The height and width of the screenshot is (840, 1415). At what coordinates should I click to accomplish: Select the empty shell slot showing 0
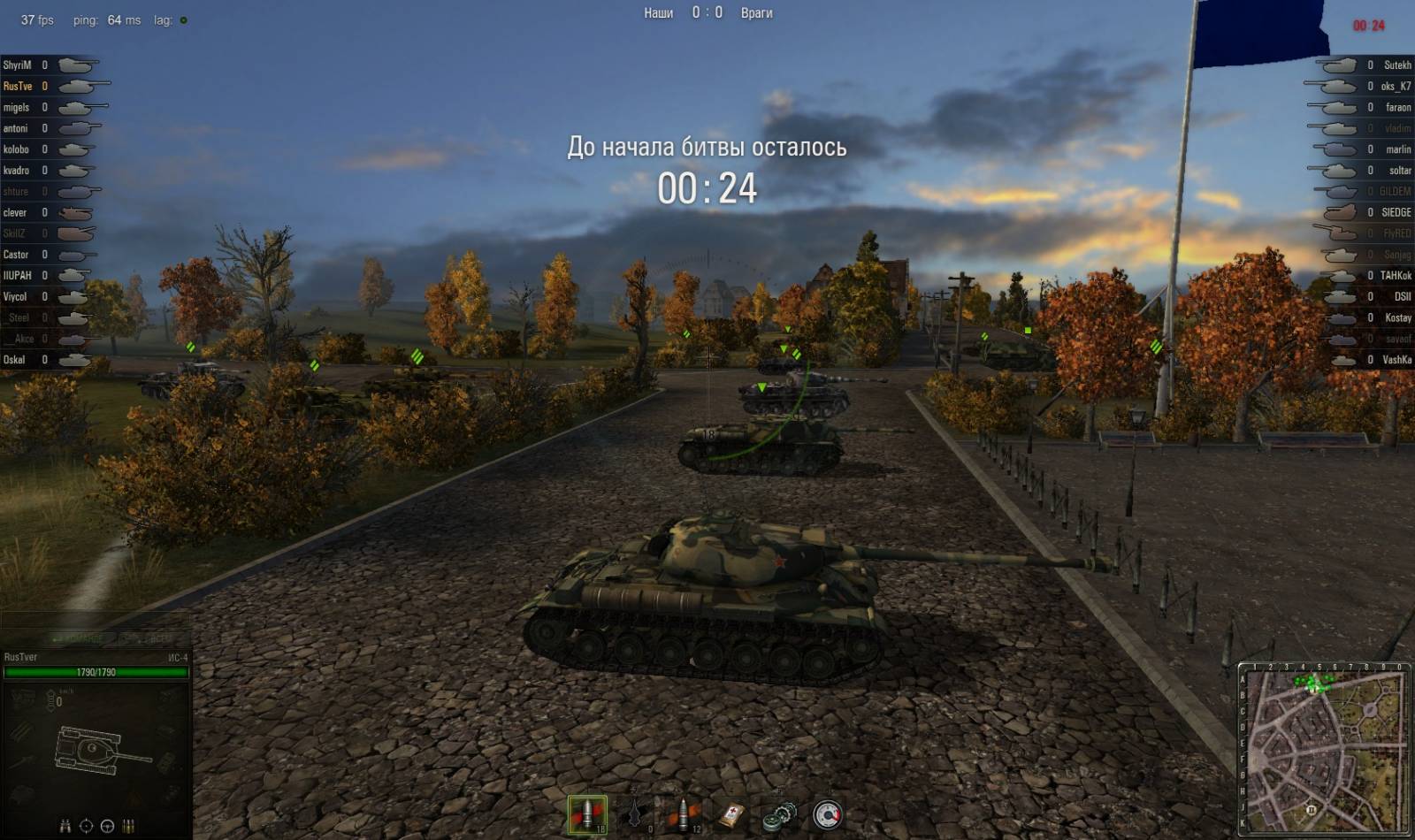pyautogui.click(x=635, y=814)
